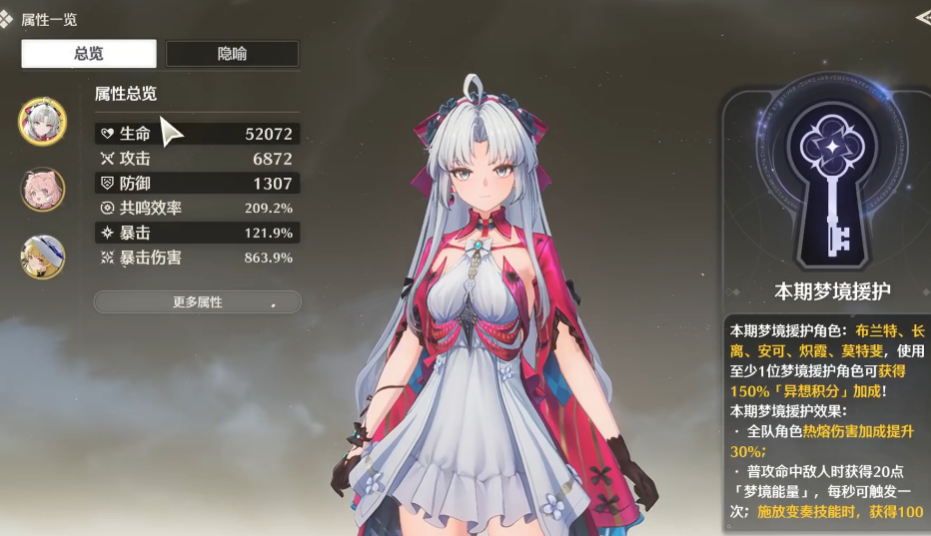The height and width of the screenshot is (536, 931).
Task: Pick the blonde character with white hat
Action: click(x=43, y=257)
